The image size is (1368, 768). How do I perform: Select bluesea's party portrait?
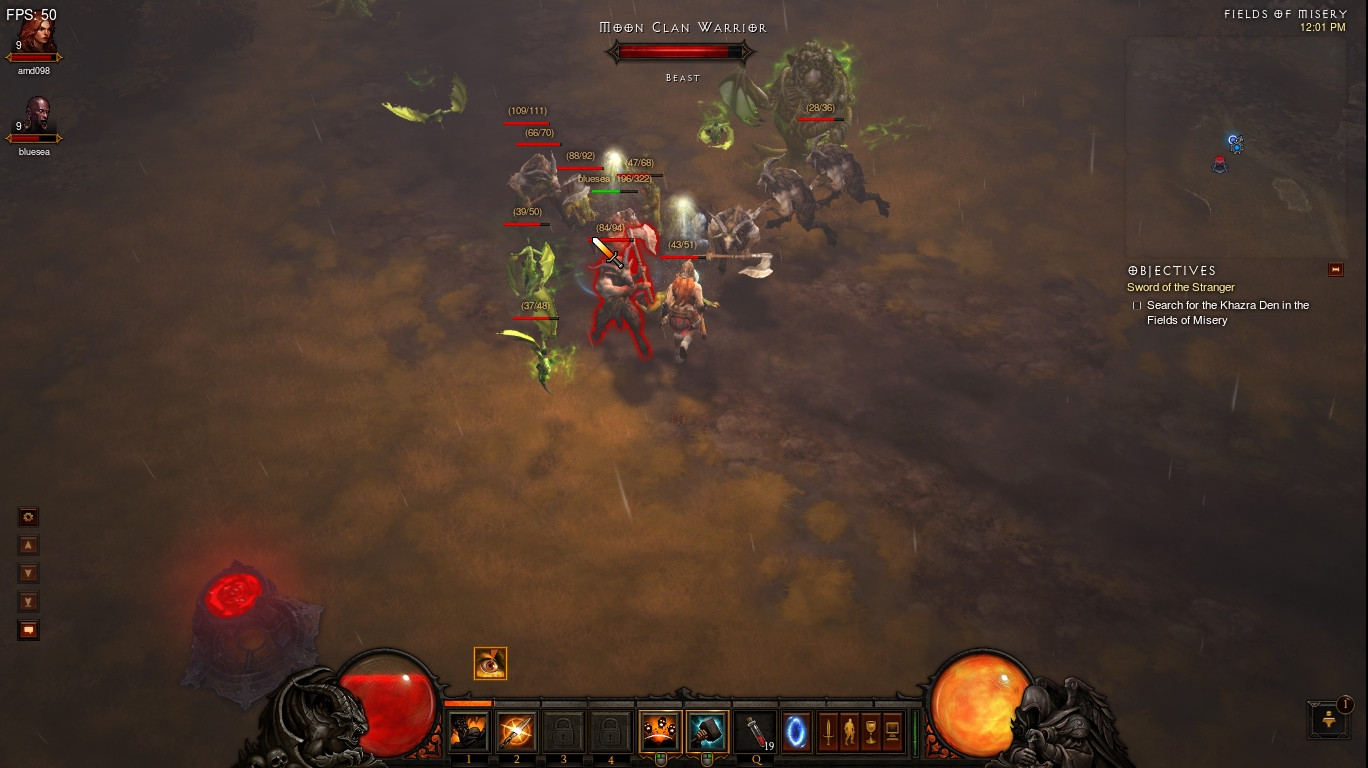tap(36, 120)
